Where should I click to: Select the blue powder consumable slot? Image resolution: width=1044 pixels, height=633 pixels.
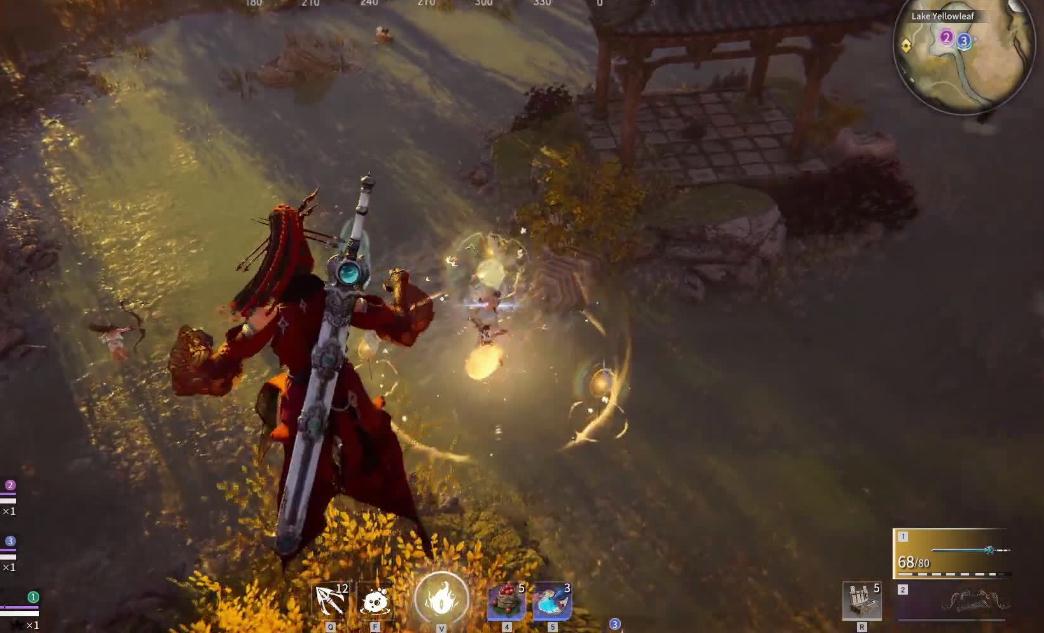click(x=551, y=601)
